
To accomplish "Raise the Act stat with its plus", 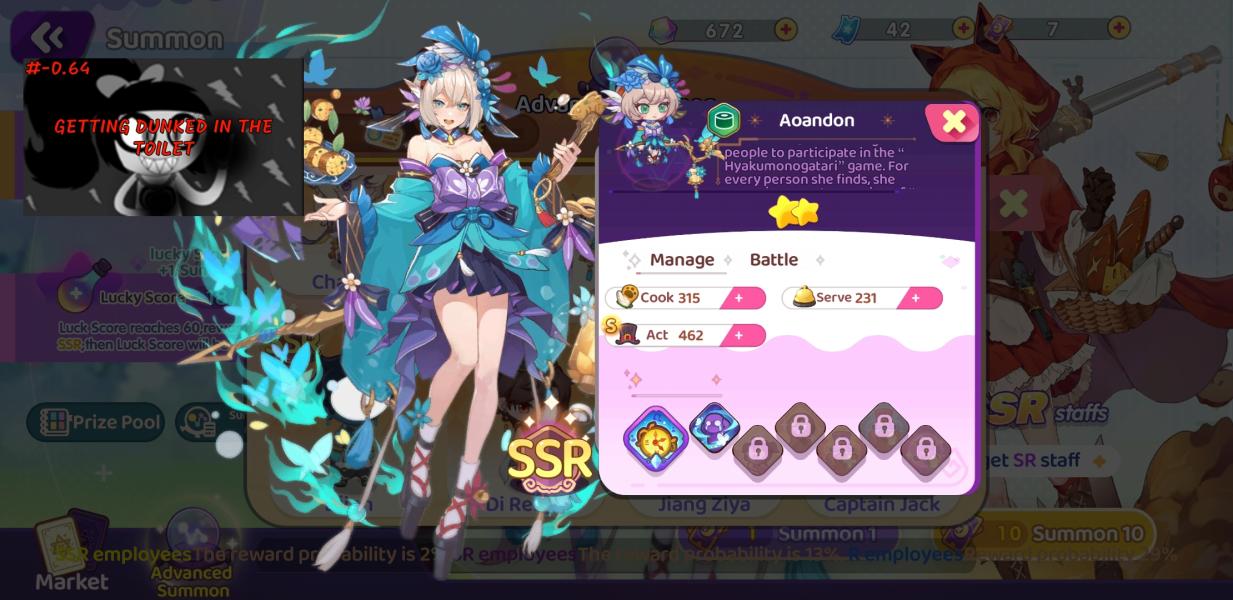I will coord(739,335).
